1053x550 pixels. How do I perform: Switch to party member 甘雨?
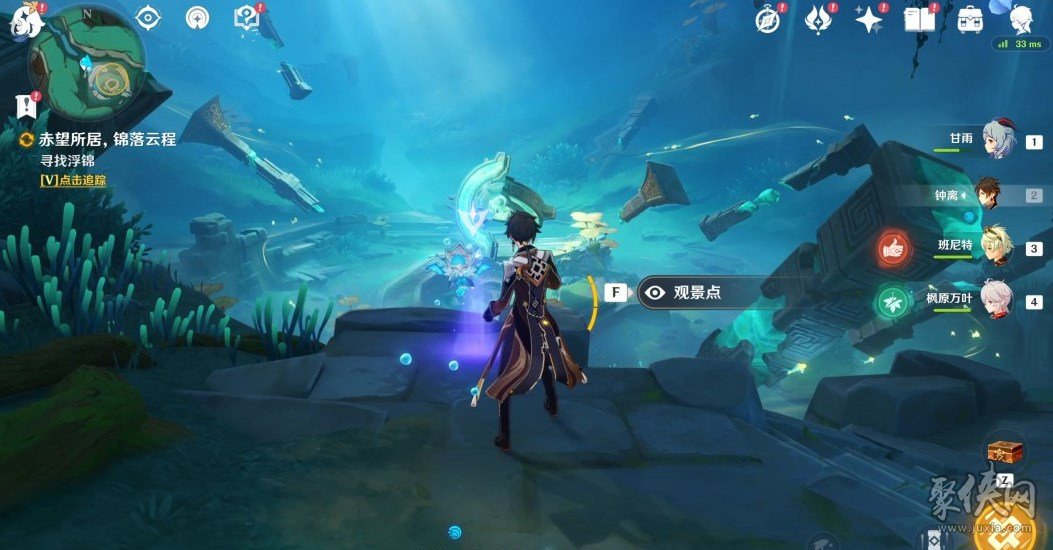click(x=997, y=142)
